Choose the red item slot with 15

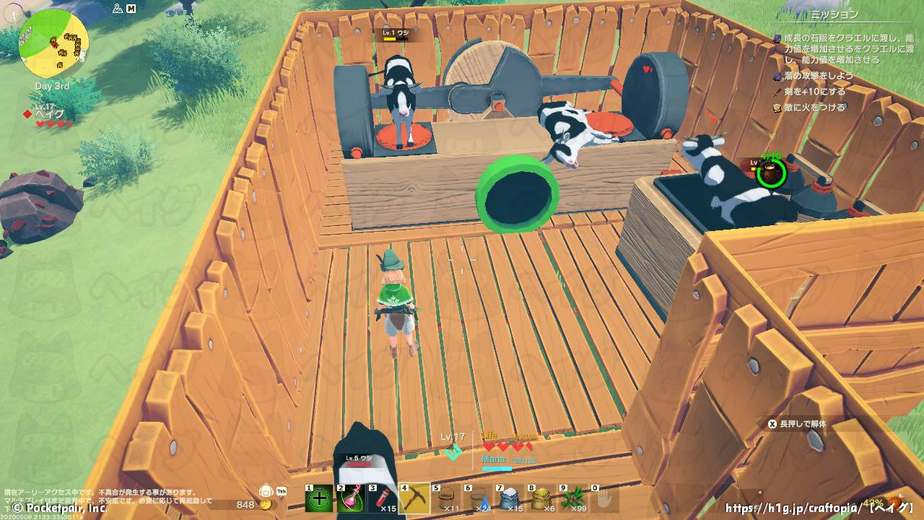[383, 500]
